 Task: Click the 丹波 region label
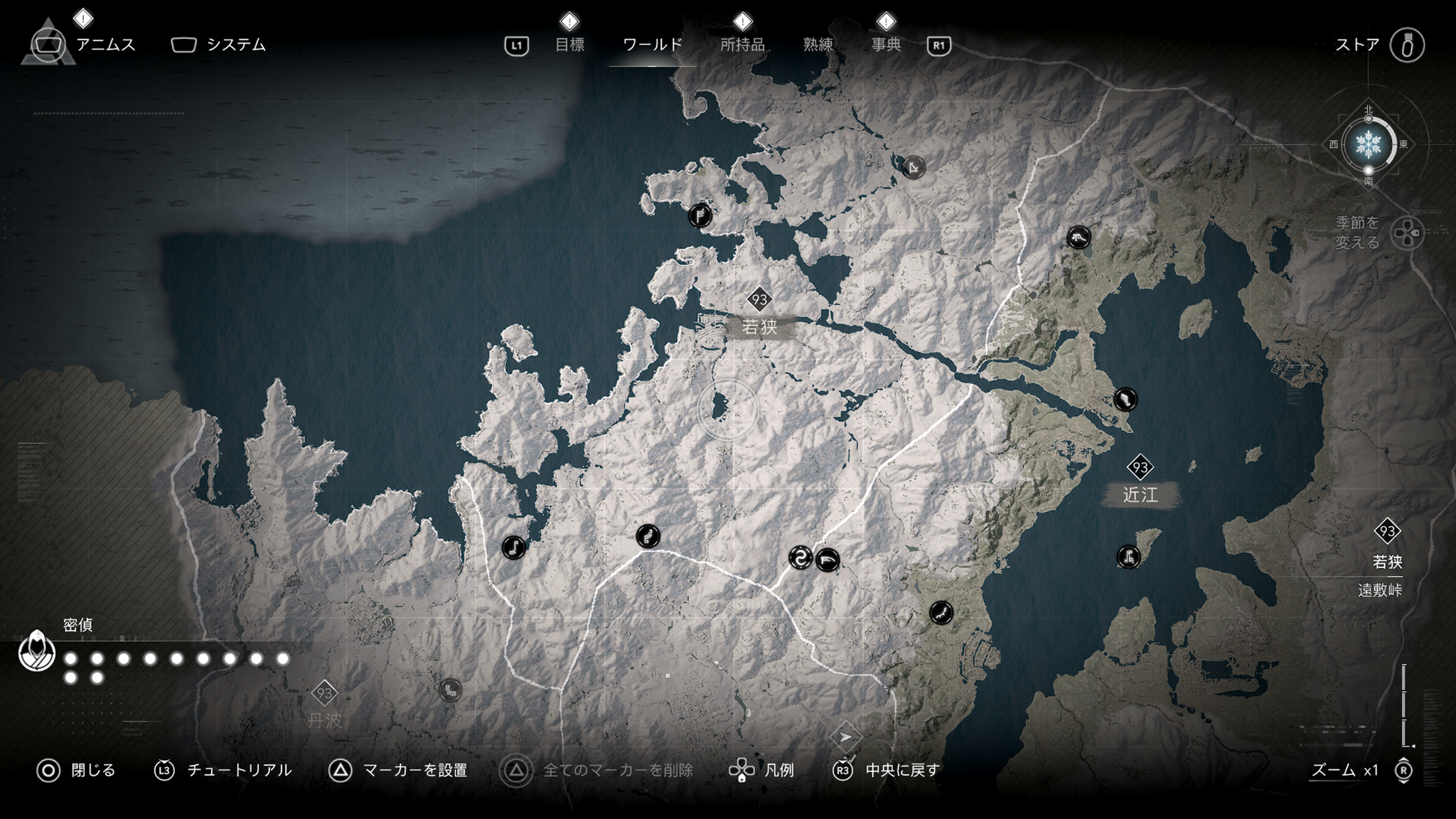[325, 719]
